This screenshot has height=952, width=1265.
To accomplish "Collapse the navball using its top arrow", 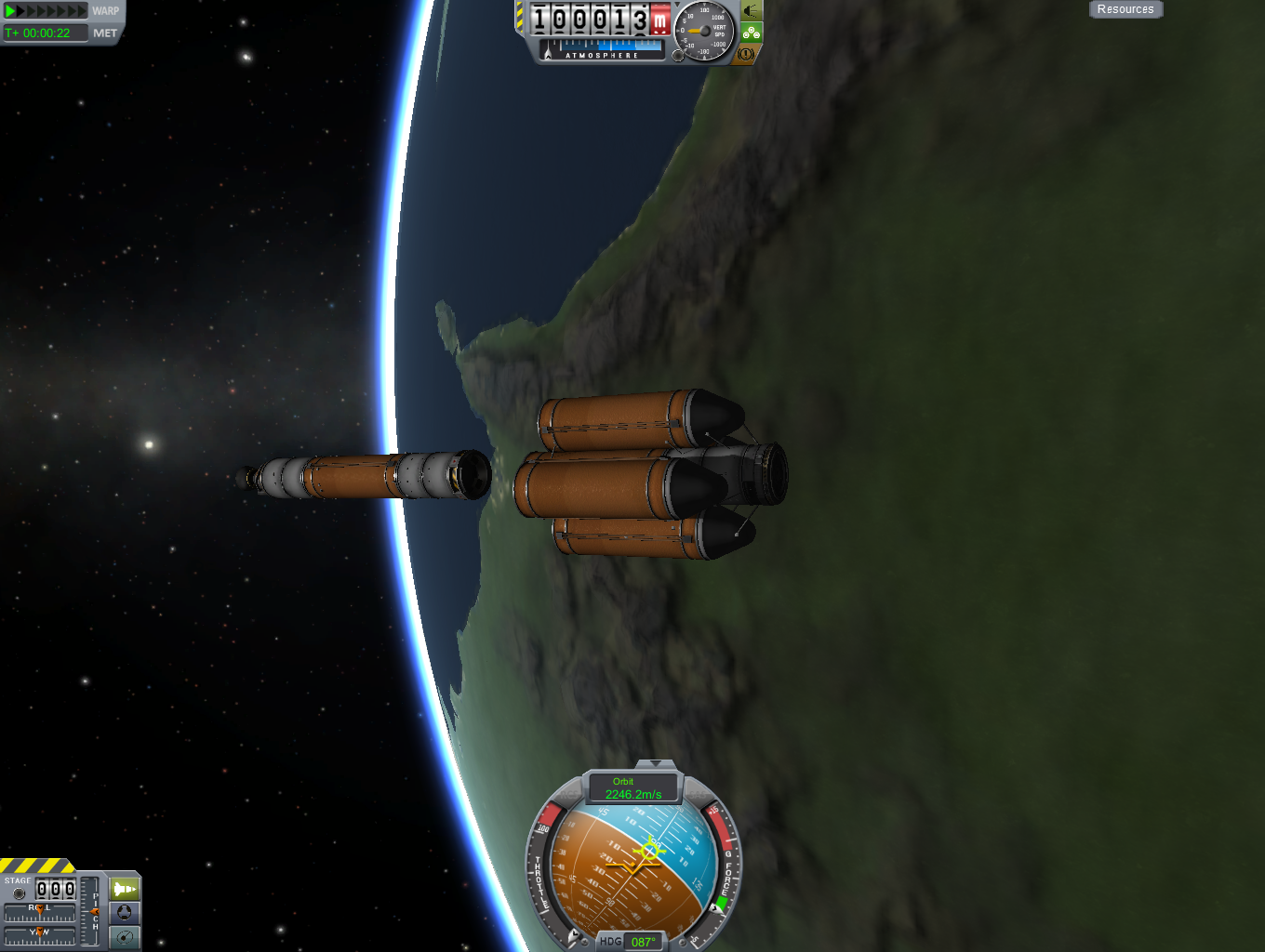I will (x=656, y=764).
